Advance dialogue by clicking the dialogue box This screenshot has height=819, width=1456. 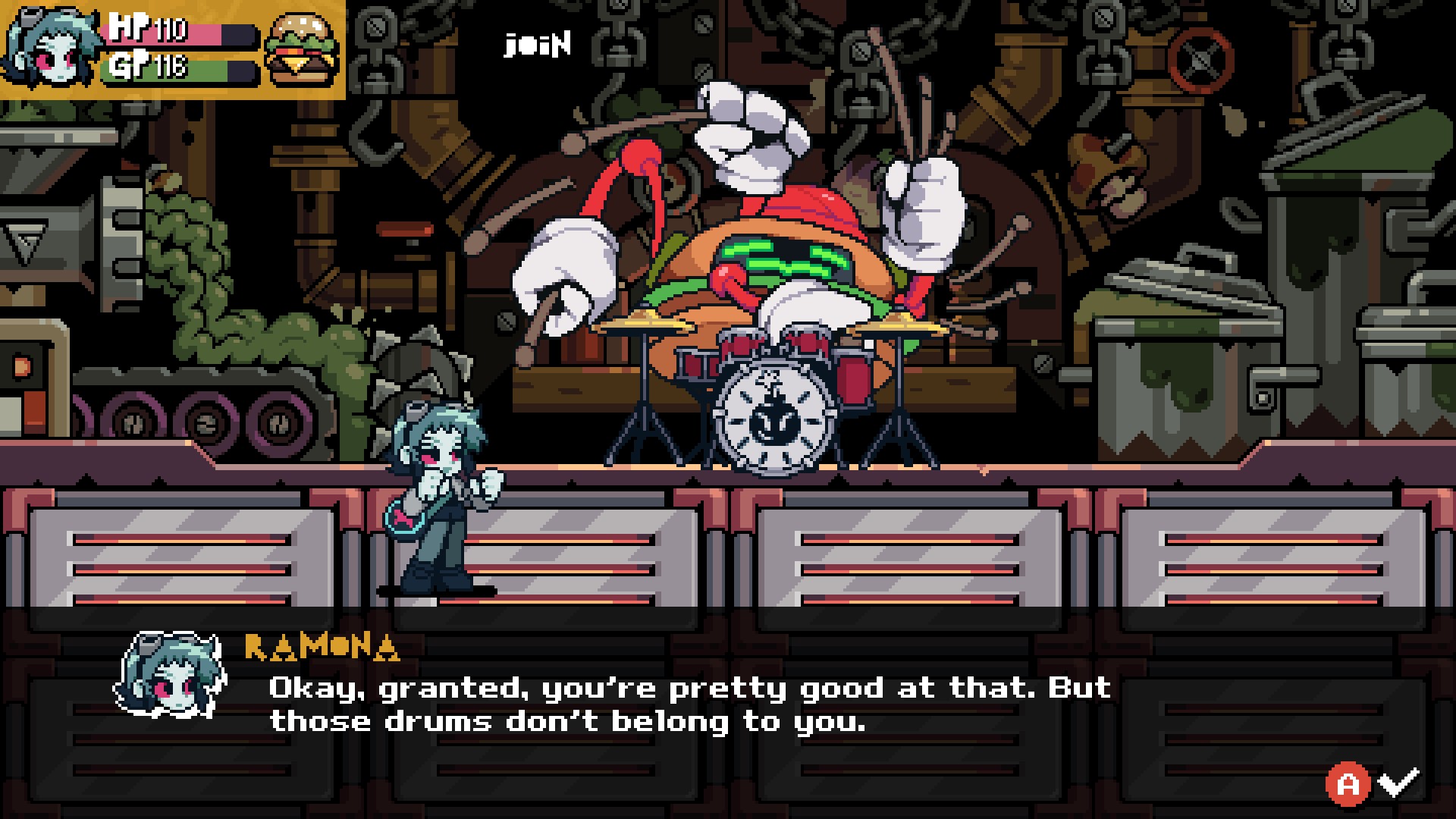[682, 704]
